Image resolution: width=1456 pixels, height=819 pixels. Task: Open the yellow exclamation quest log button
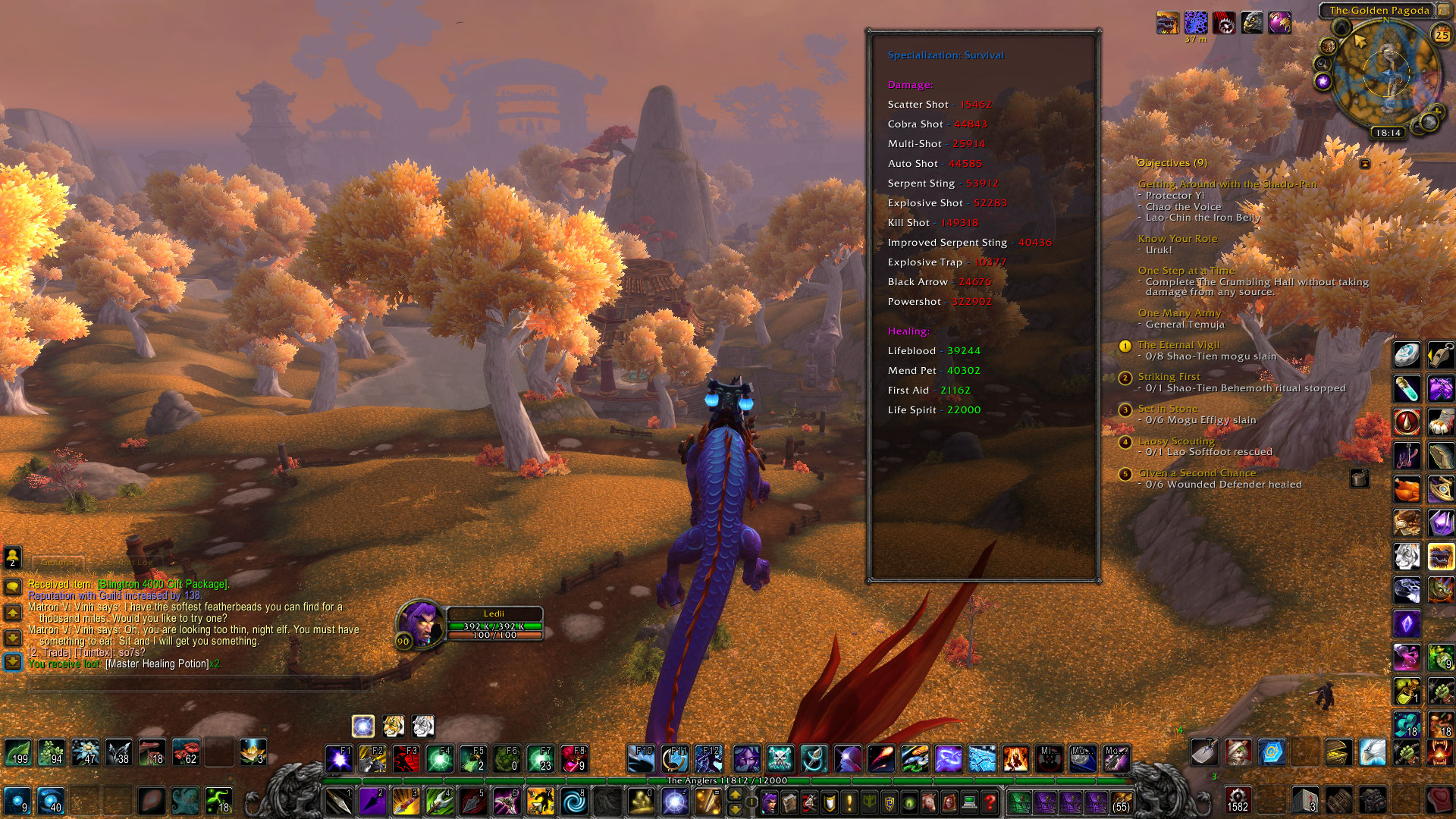tap(849, 802)
